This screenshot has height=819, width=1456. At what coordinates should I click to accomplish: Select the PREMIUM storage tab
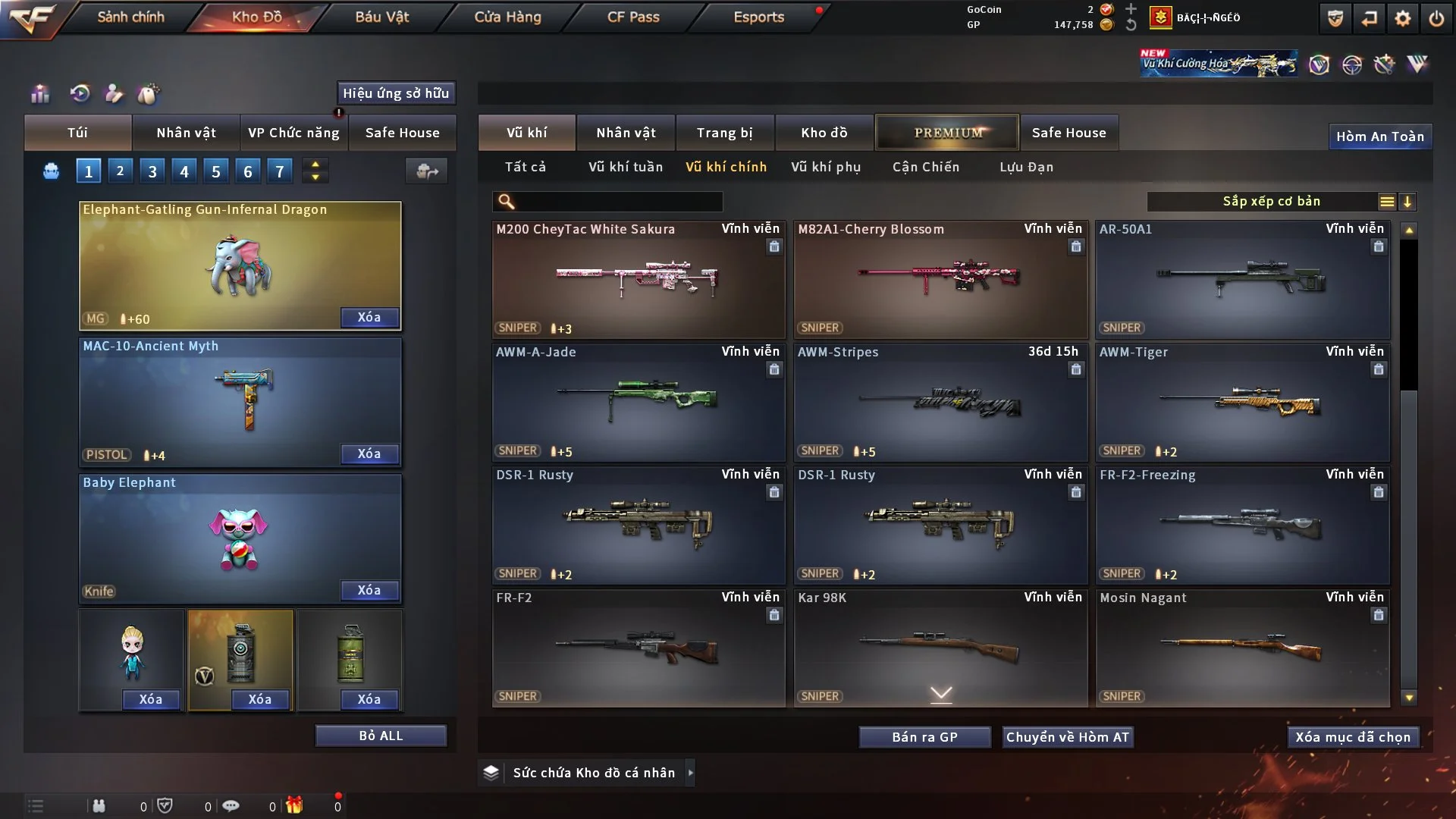(x=947, y=133)
